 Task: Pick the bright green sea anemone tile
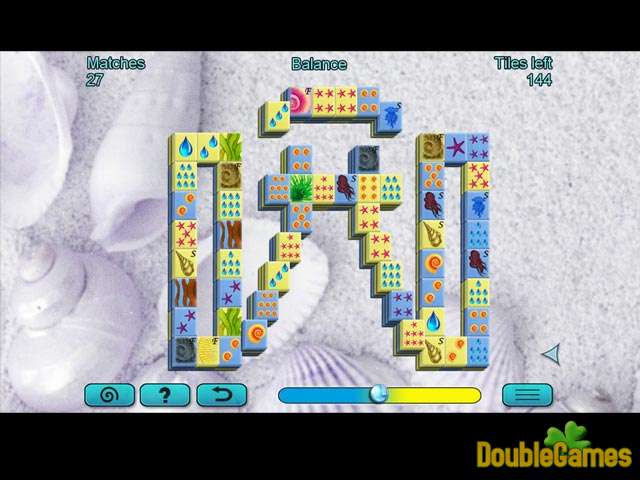[299, 186]
